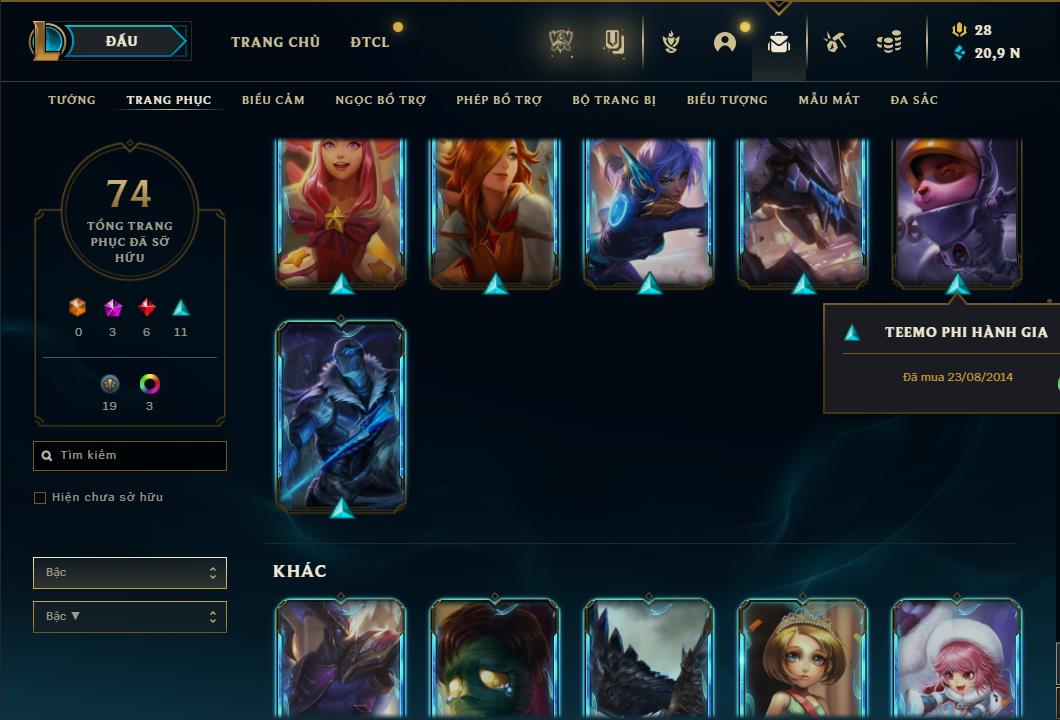This screenshot has height=720, width=1060.
Task: Select the BIỂU CẢM tab
Action: coord(273,100)
